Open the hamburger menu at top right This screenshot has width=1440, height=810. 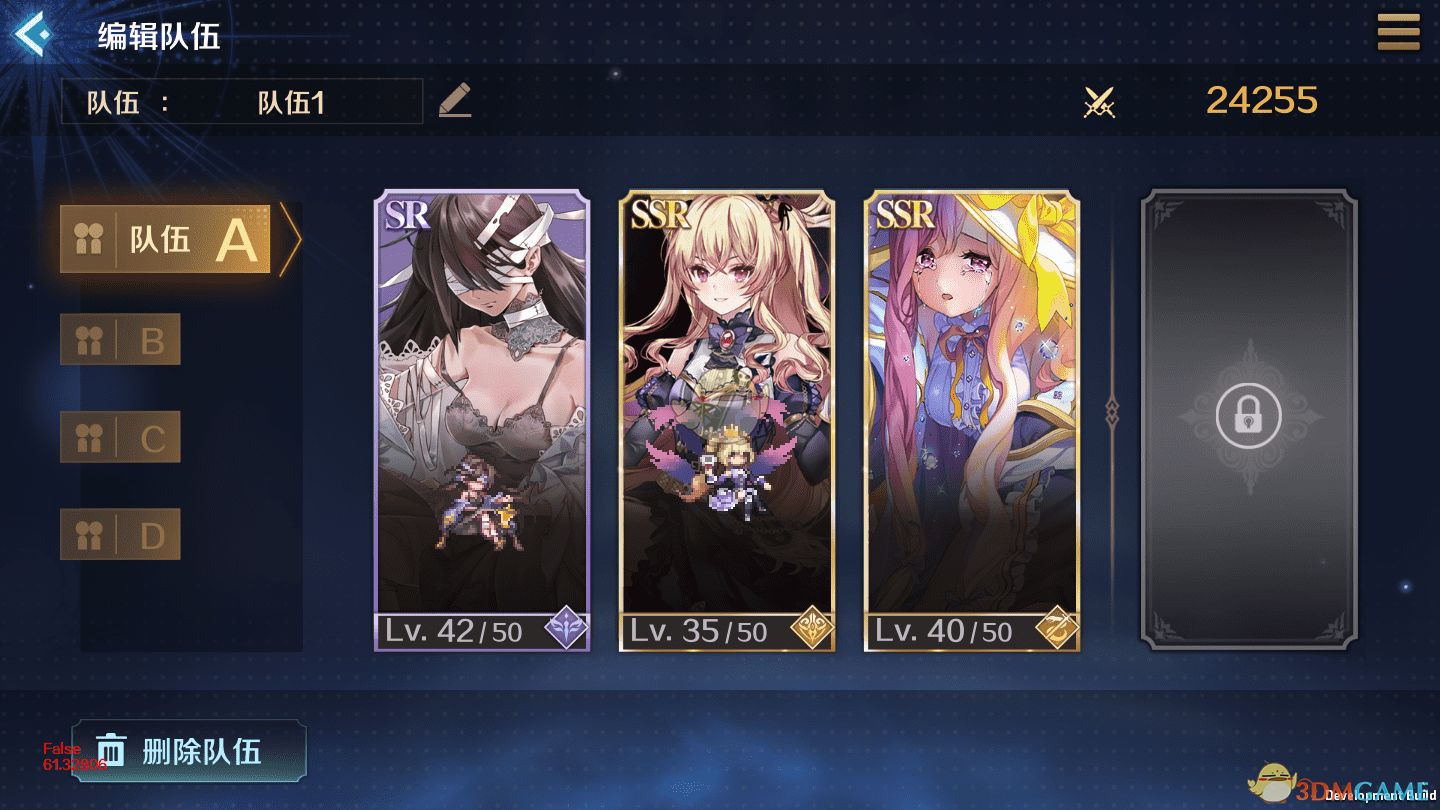[1398, 32]
